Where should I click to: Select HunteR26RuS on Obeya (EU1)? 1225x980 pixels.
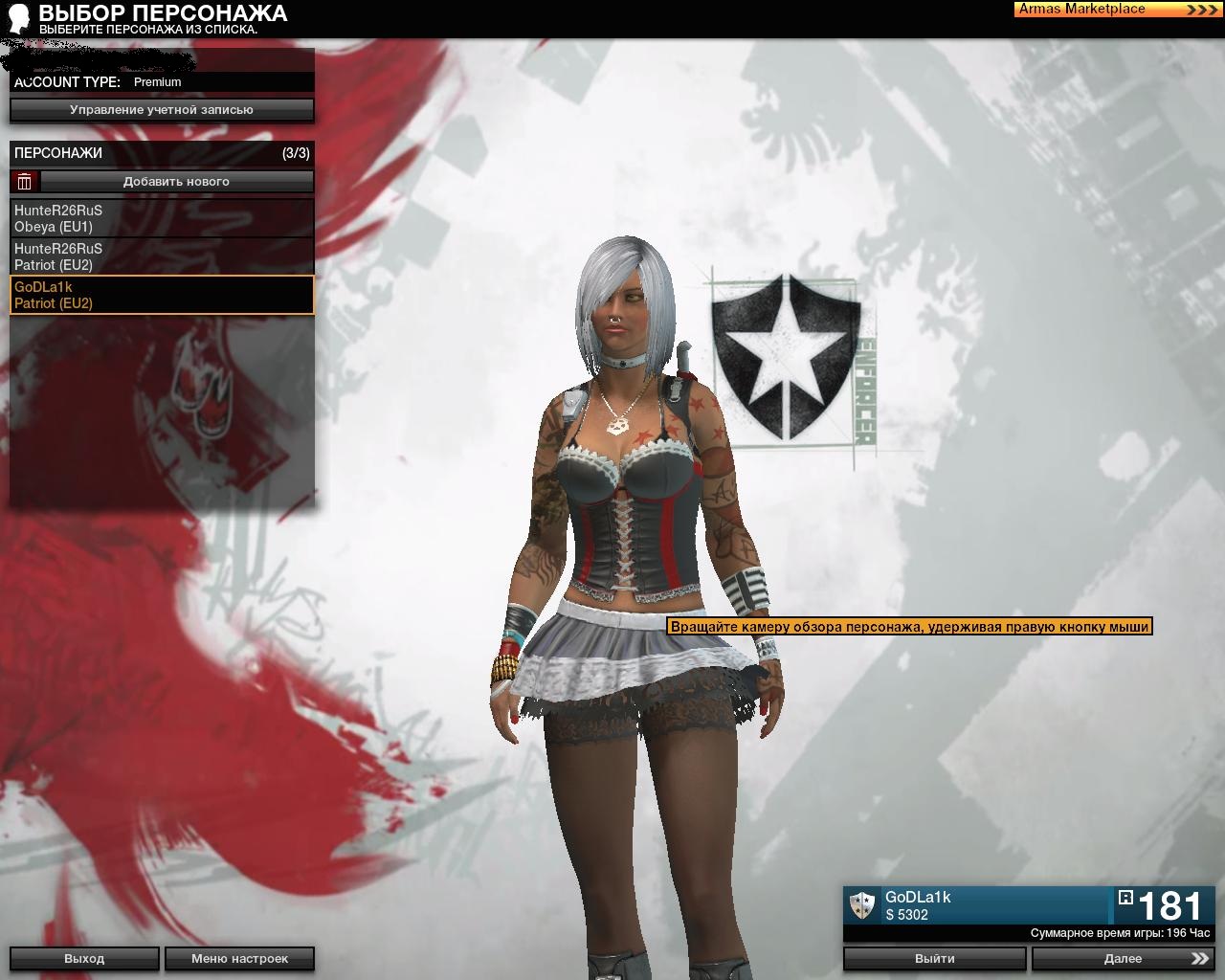coord(162,218)
